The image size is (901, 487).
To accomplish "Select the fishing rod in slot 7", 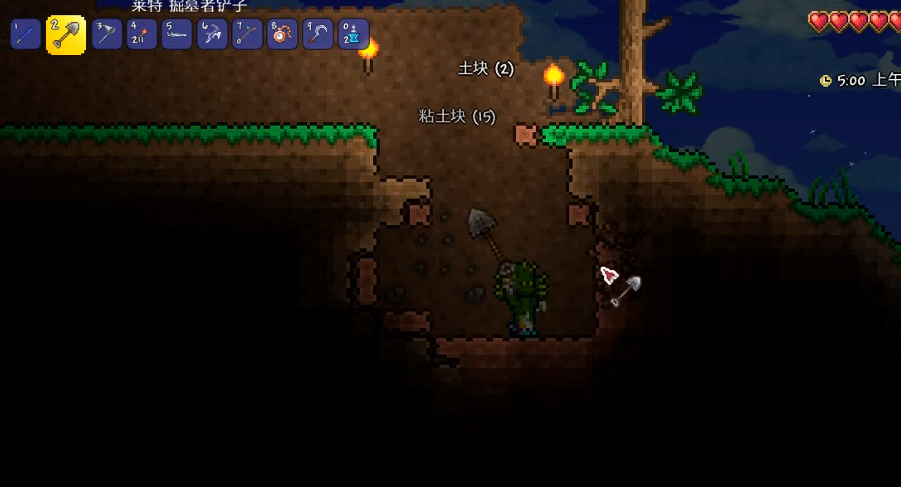I will [247, 34].
